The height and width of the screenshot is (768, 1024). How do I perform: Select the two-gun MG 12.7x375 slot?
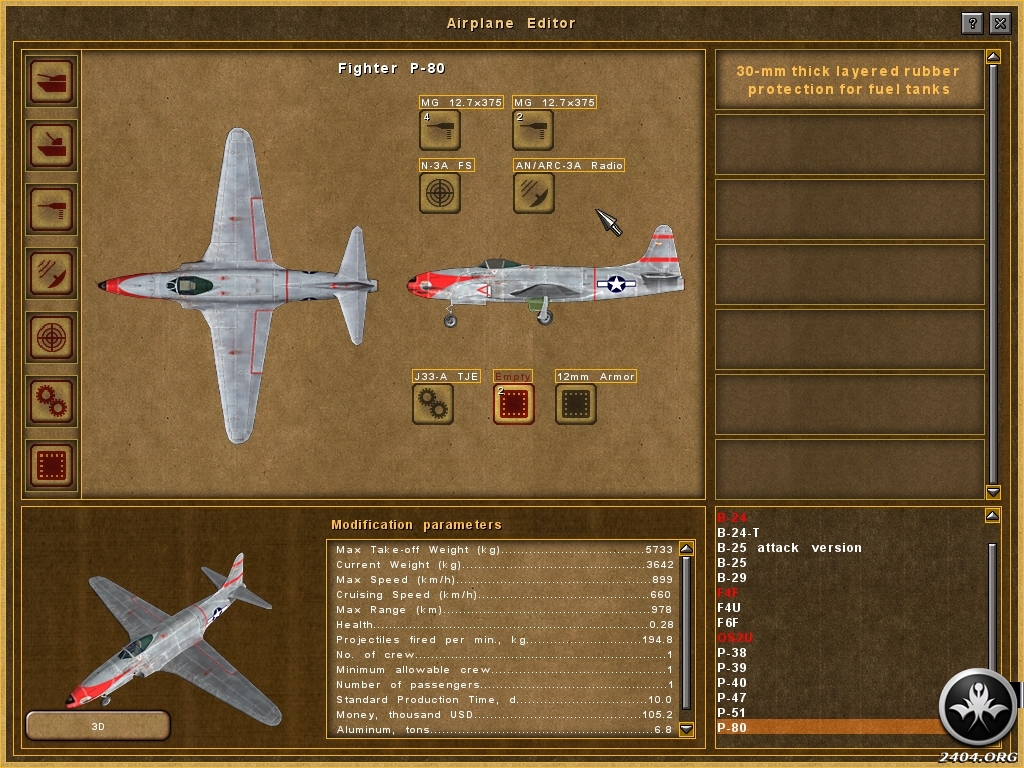tap(533, 129)
